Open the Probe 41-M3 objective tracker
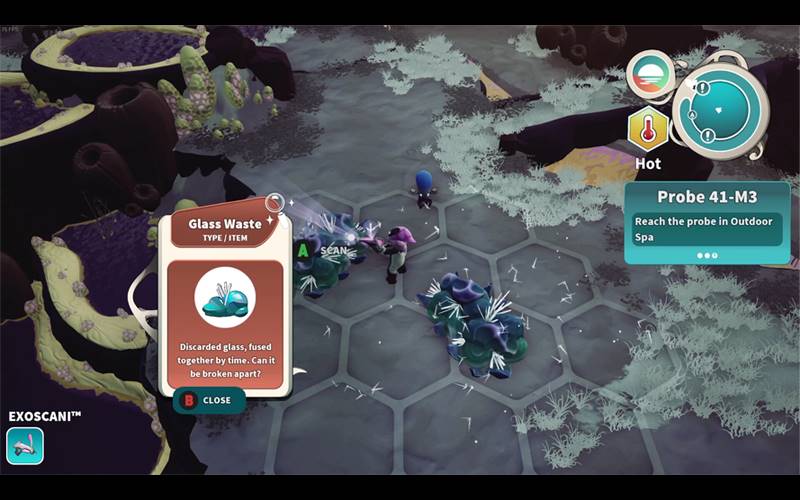 (706, 220)
